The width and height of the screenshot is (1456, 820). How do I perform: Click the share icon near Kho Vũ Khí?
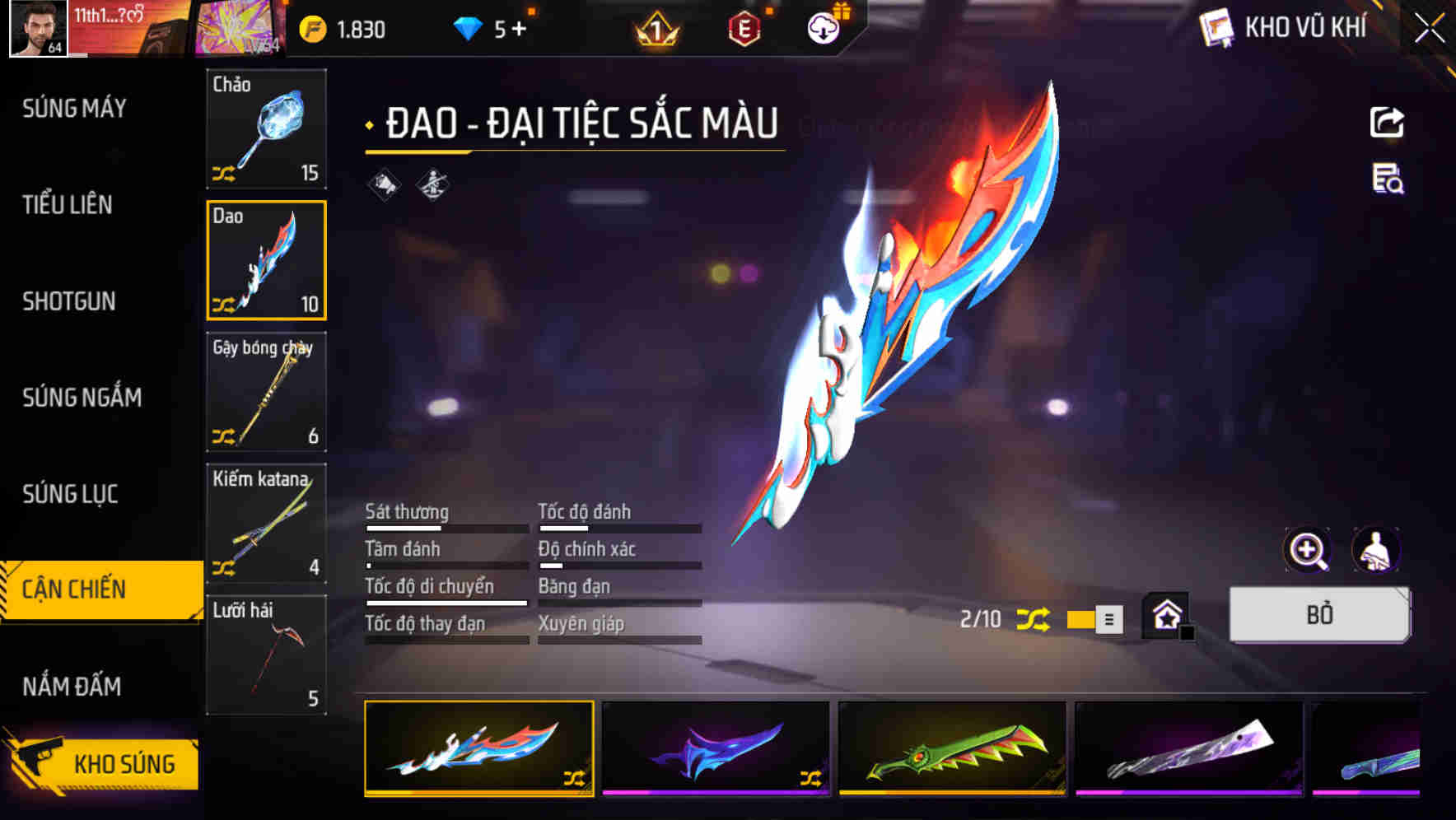coord(1388,121)
